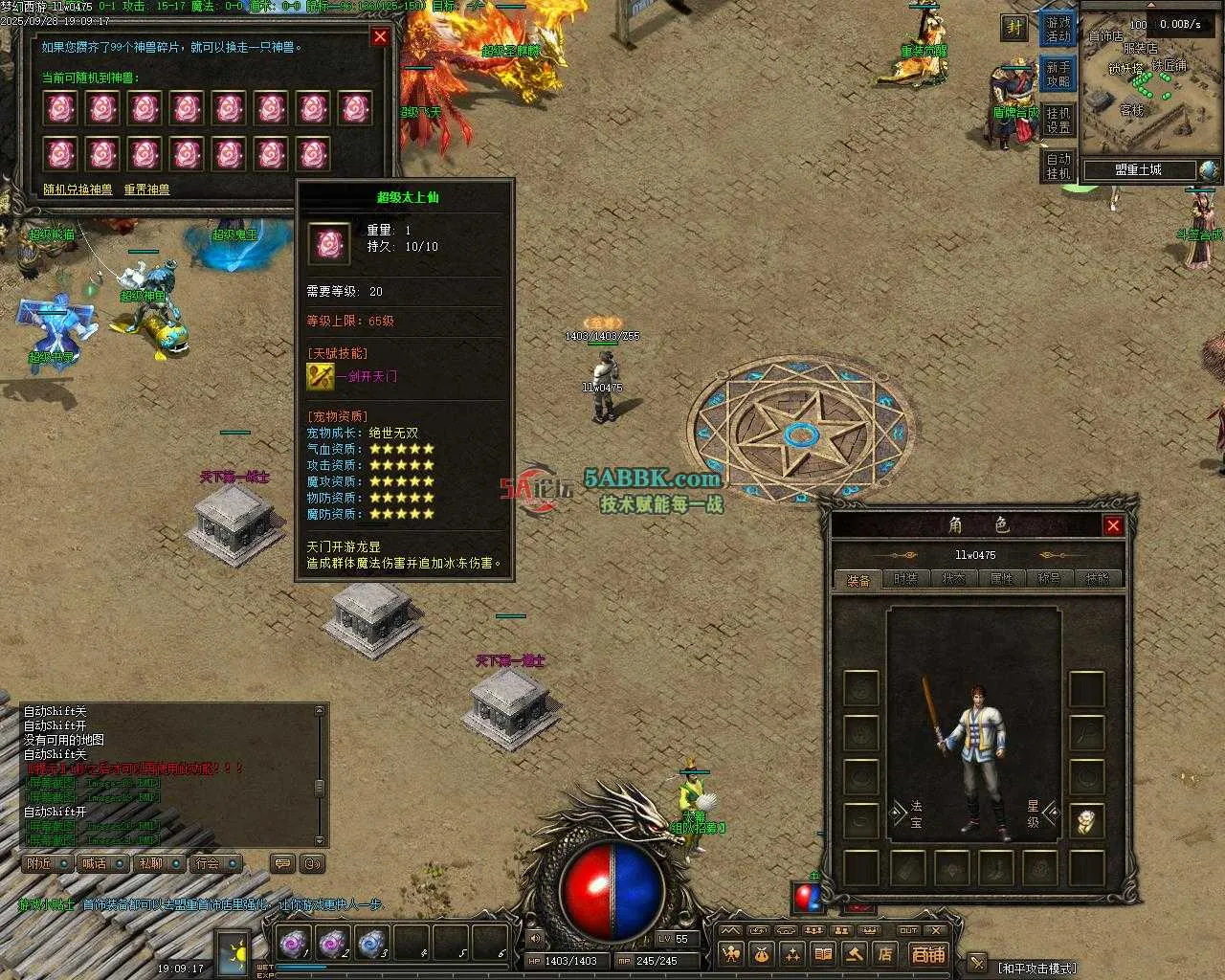Screen dimensions: 1225x980
Task: Close the 角色 character window
Action: tap(1113, 525)
